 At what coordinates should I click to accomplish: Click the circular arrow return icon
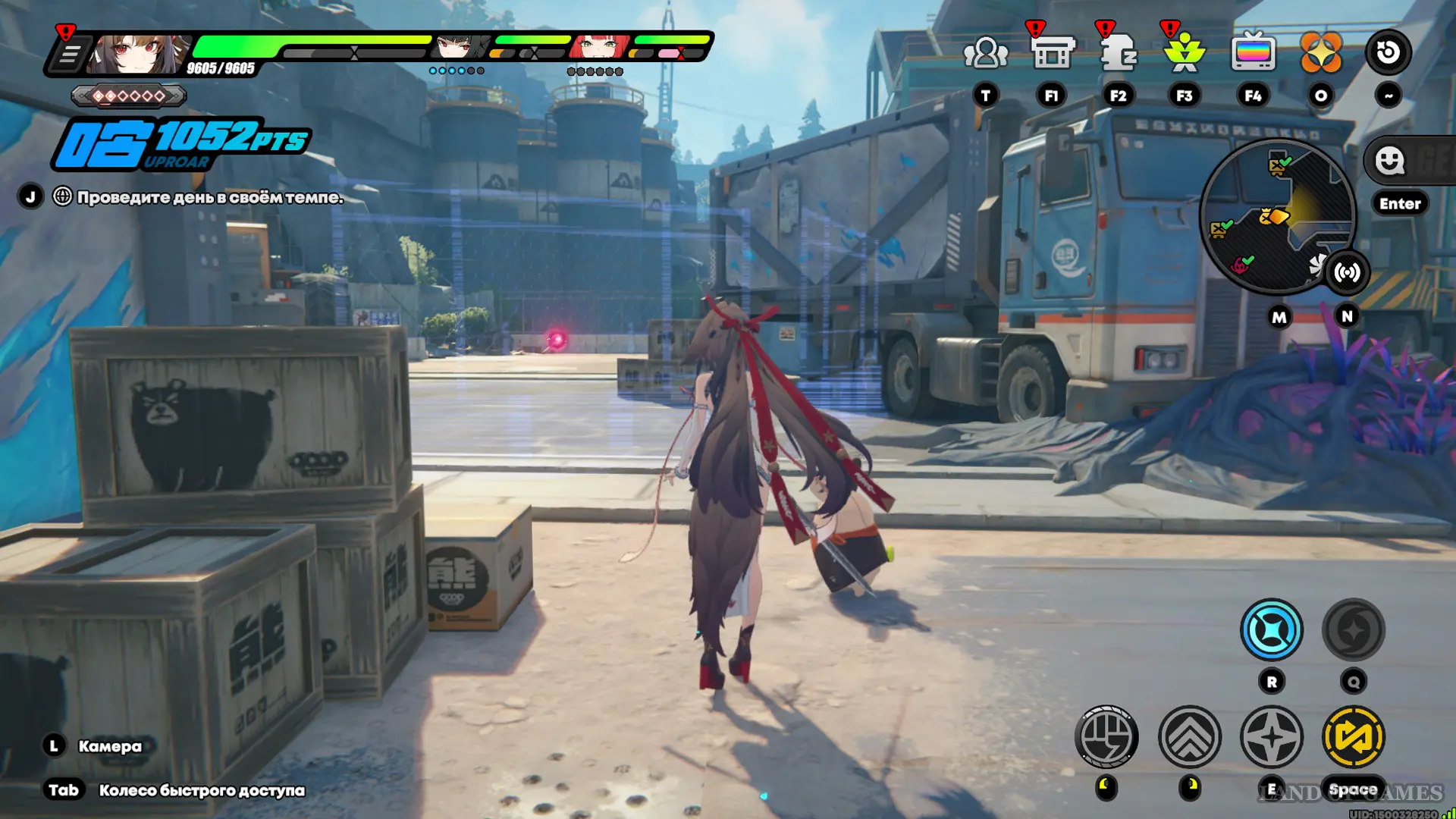point(1388,53)
